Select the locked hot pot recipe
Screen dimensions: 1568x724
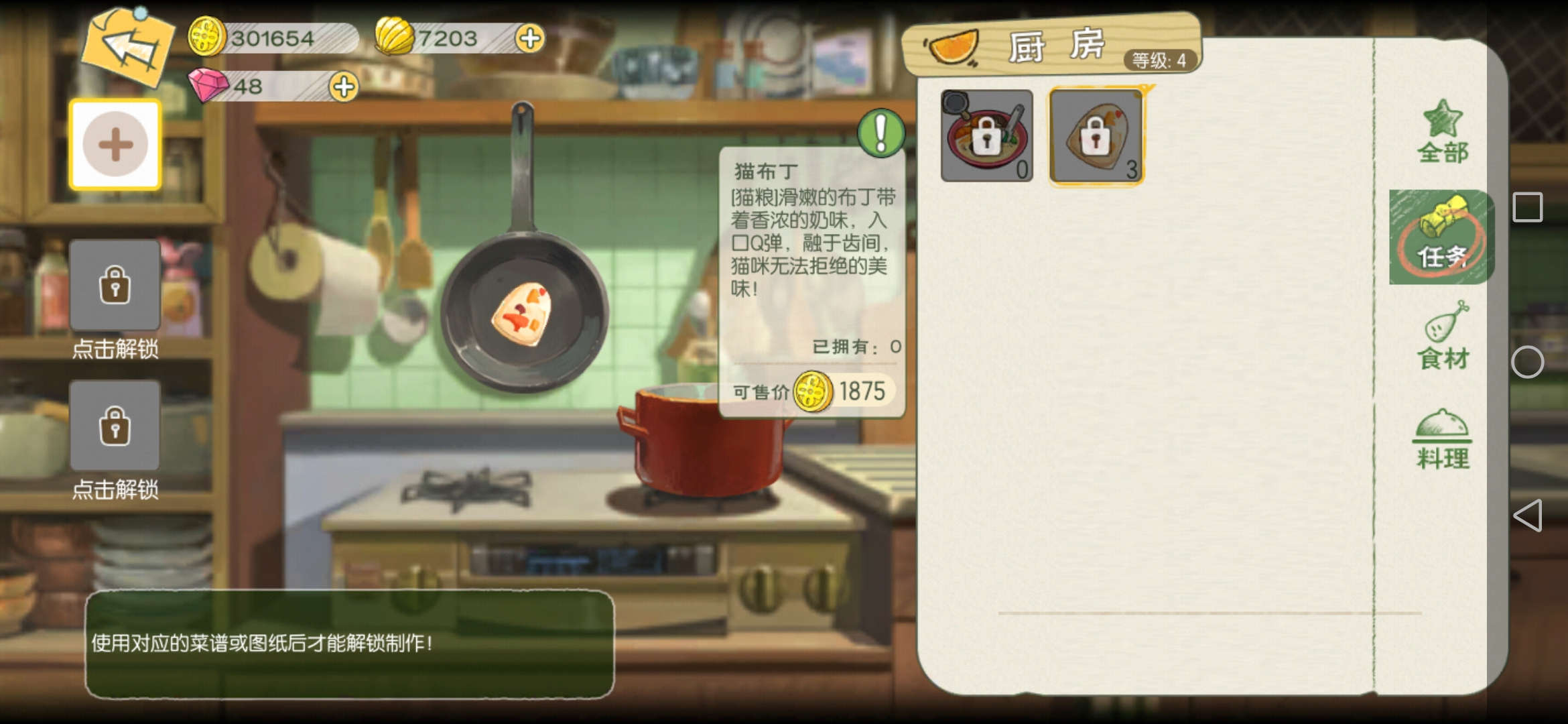986,135
